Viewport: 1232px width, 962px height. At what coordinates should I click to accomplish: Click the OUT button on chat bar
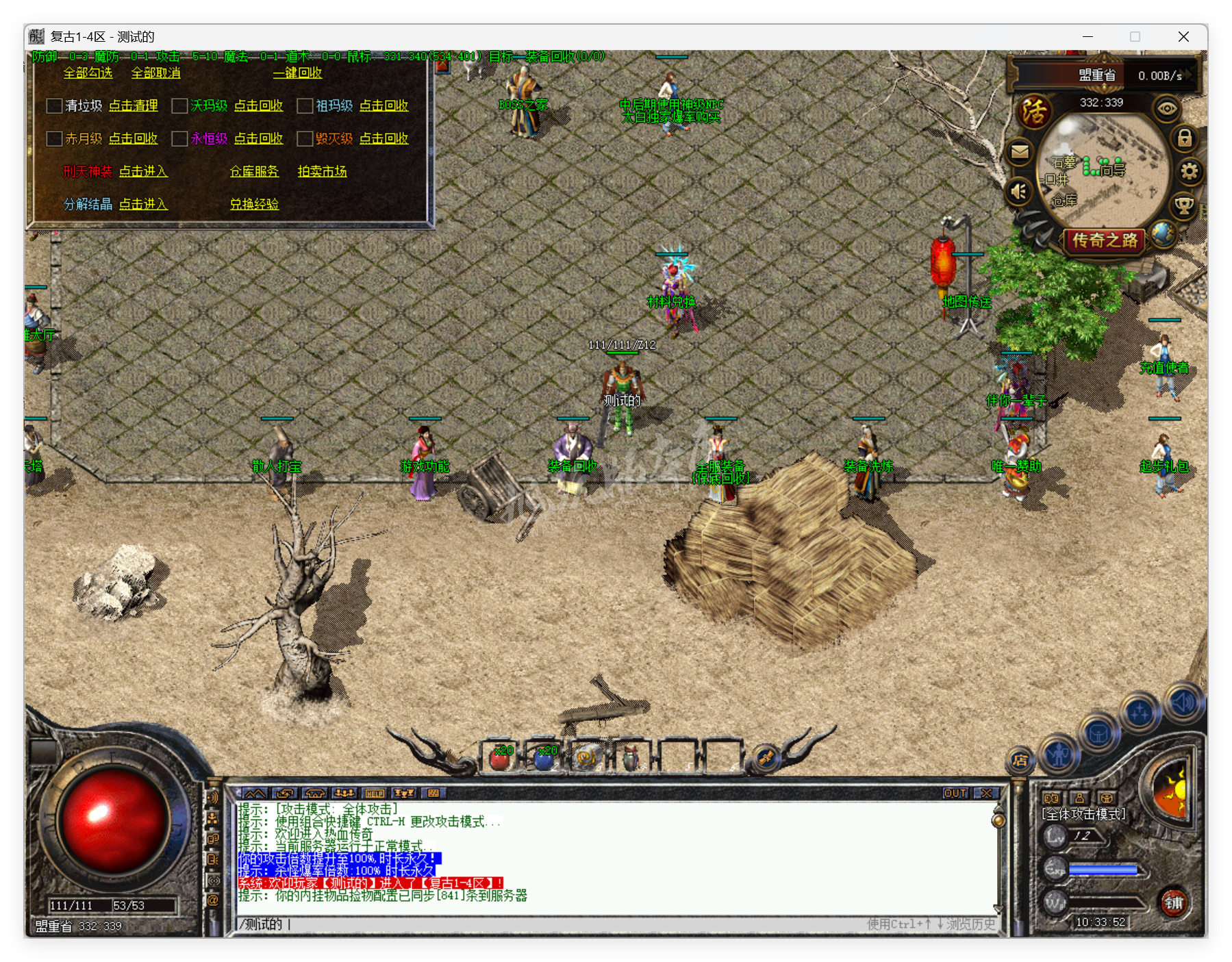tap(955, 793)
